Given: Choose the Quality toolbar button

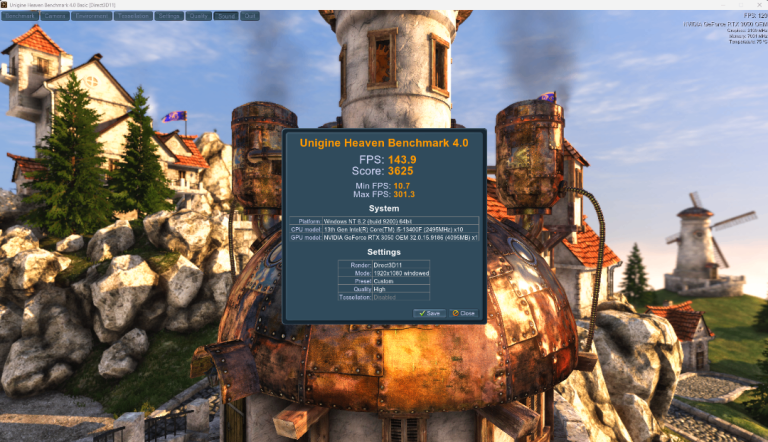Looking at the screenshot, I should click(198, 16).
